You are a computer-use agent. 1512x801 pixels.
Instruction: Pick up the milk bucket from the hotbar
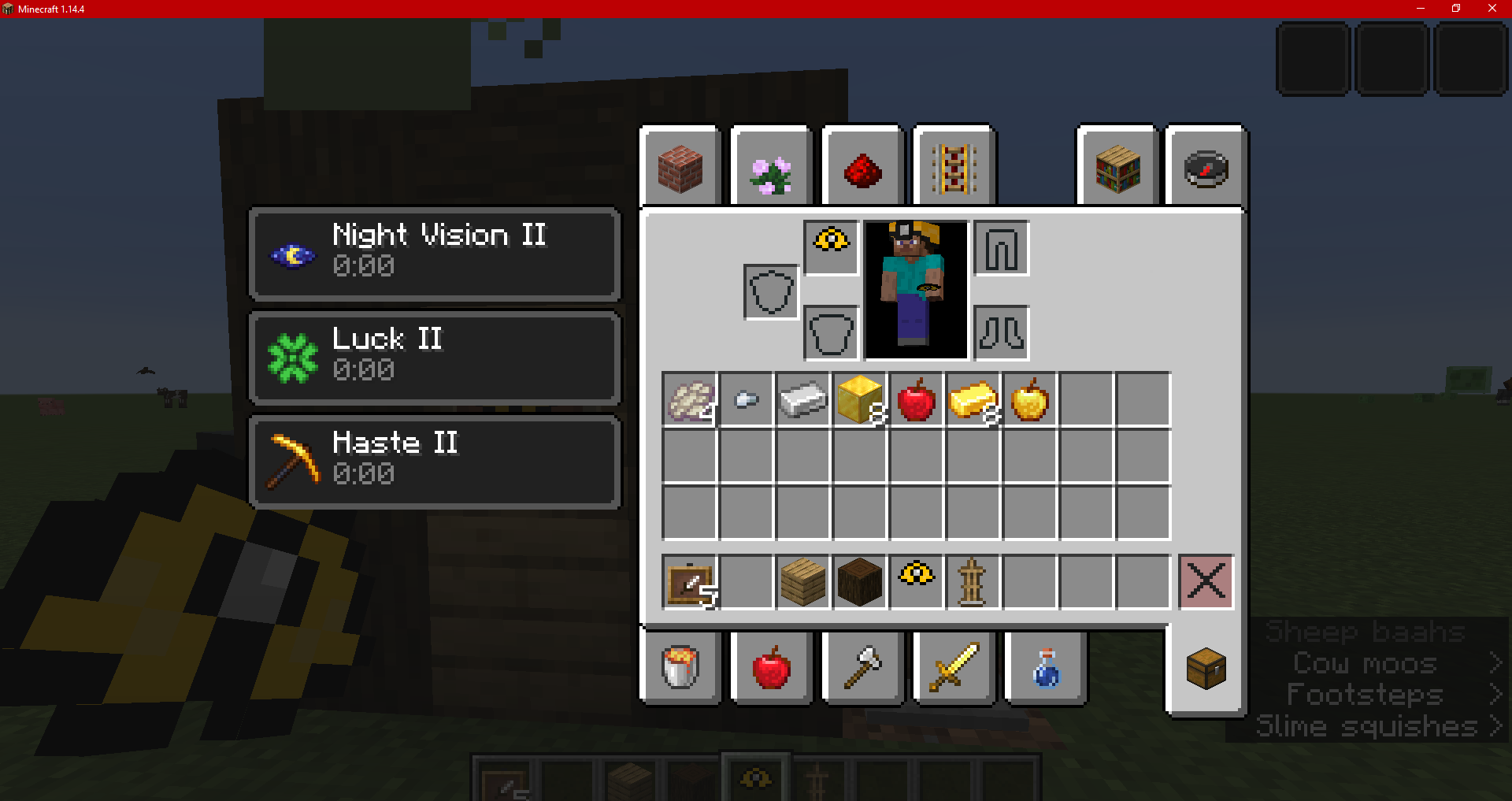pos(680,668)
